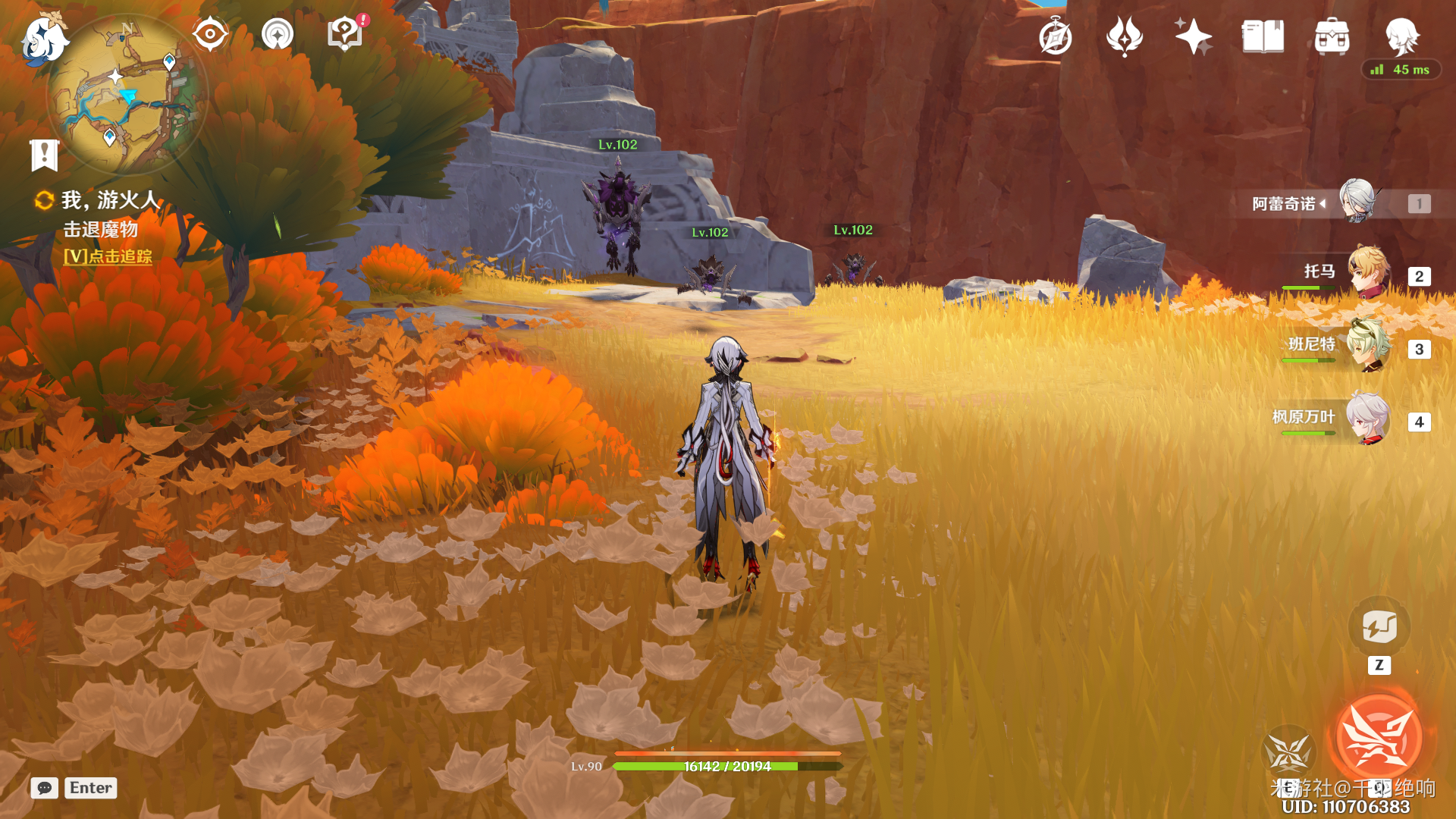Activate the red elemental burst ability
Viewport: 1456px width, 819px height.
pos(1379,737)
